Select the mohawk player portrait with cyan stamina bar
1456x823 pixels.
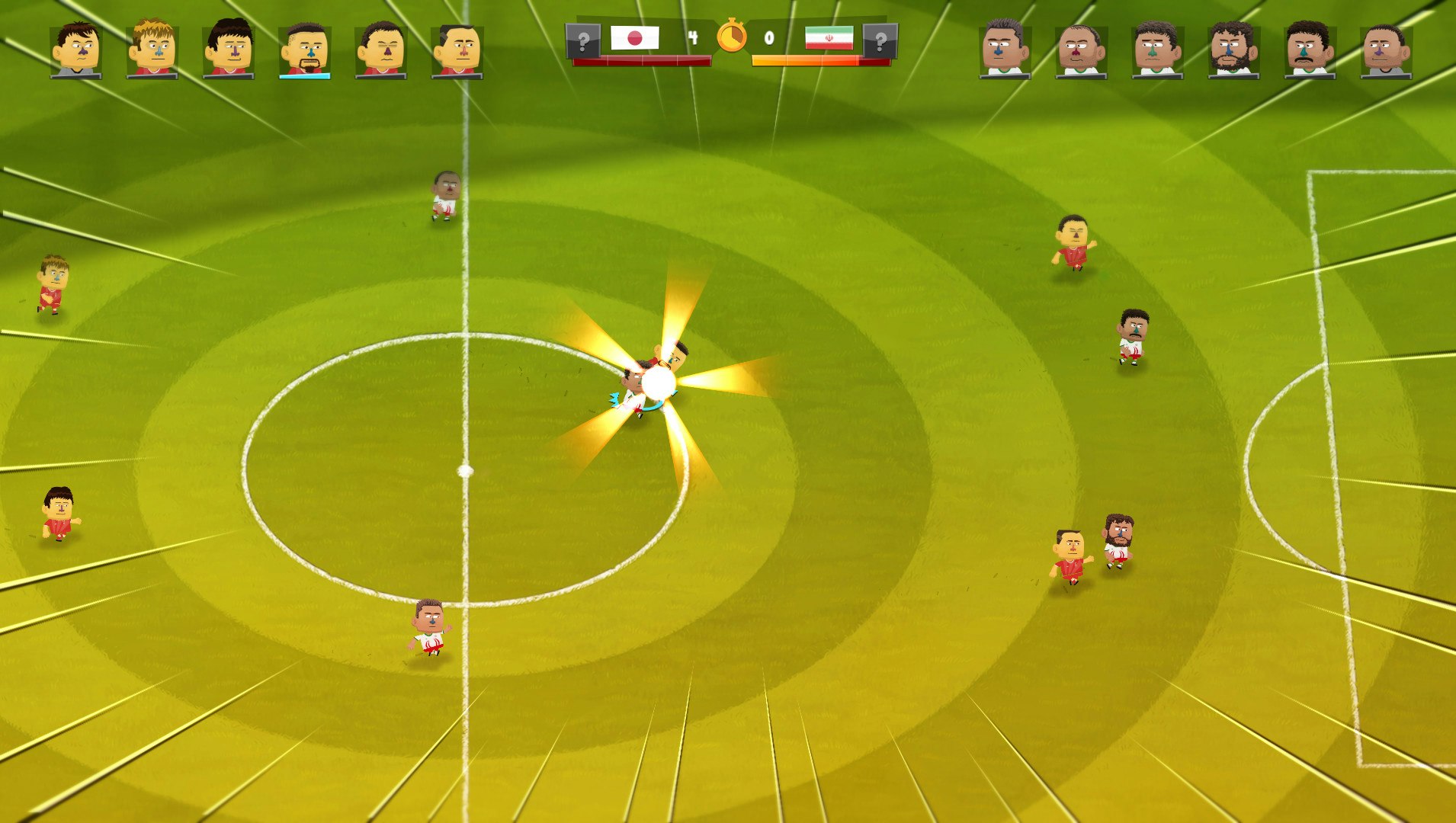pyautogui.click(x=305, y=50)
